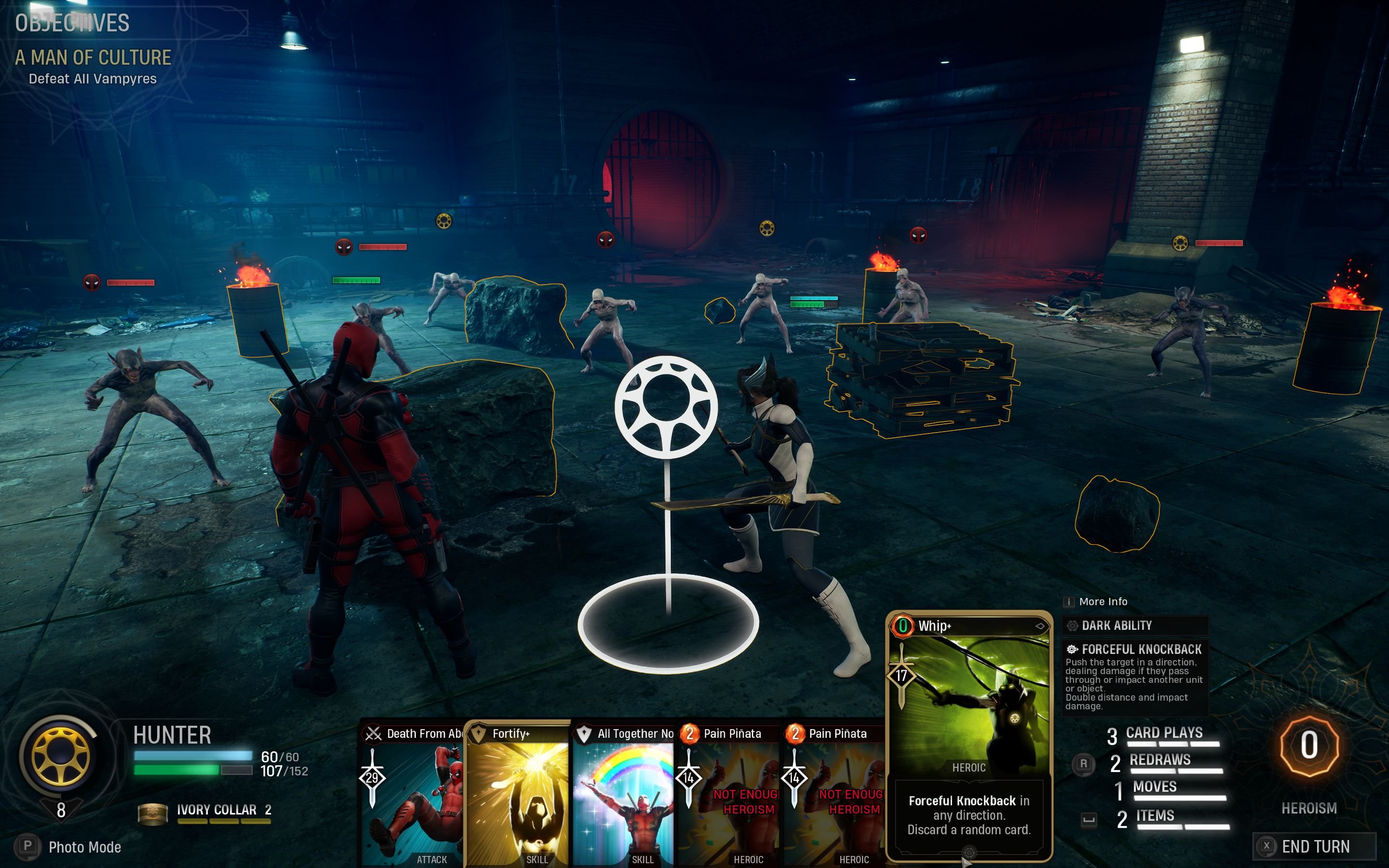Select the Hunter portrait emblem
This screenshot has height=868, width=1389.
point(61,757)
